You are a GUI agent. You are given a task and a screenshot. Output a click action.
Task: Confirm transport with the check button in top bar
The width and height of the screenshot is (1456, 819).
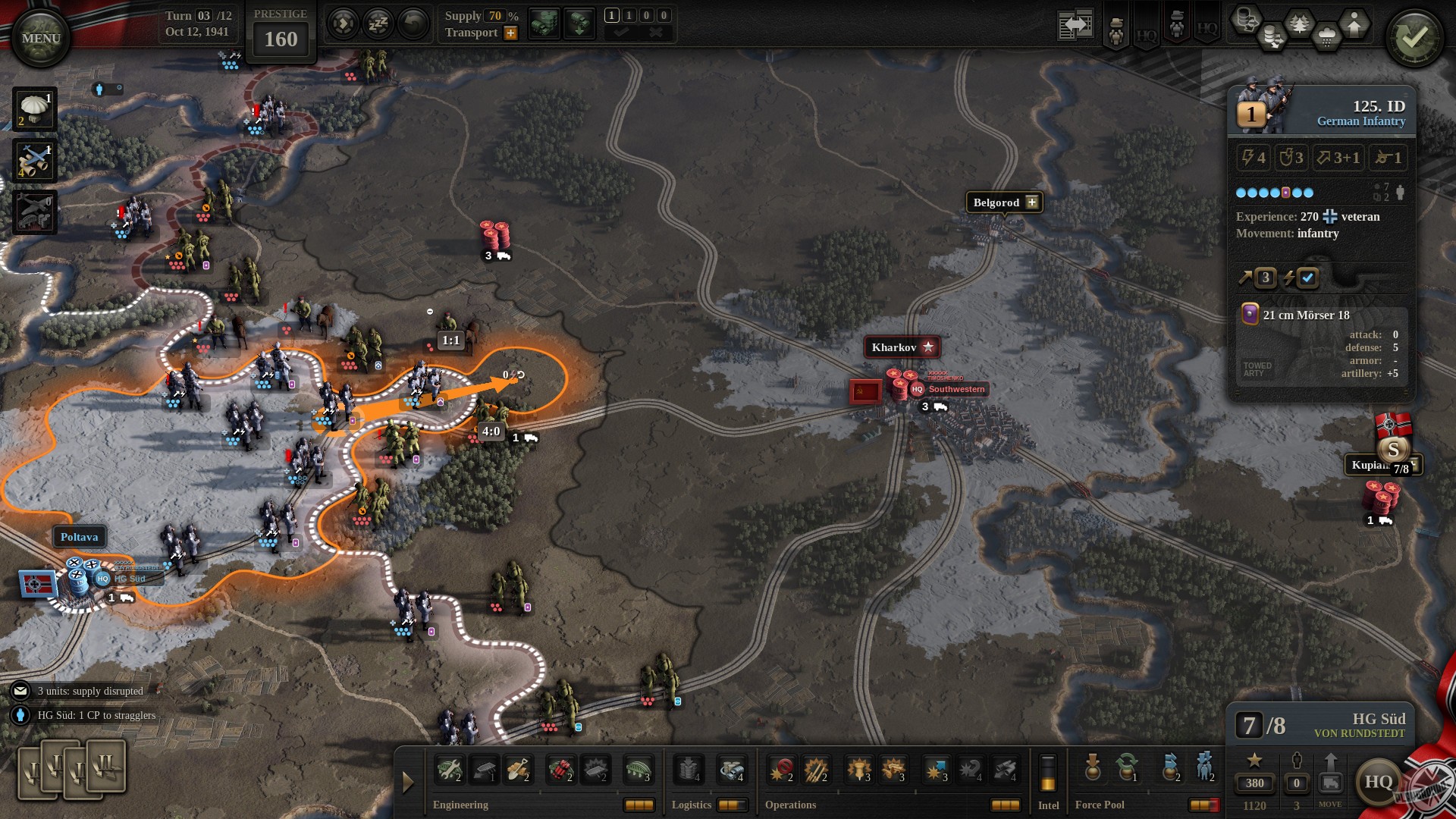pos(622,33)
